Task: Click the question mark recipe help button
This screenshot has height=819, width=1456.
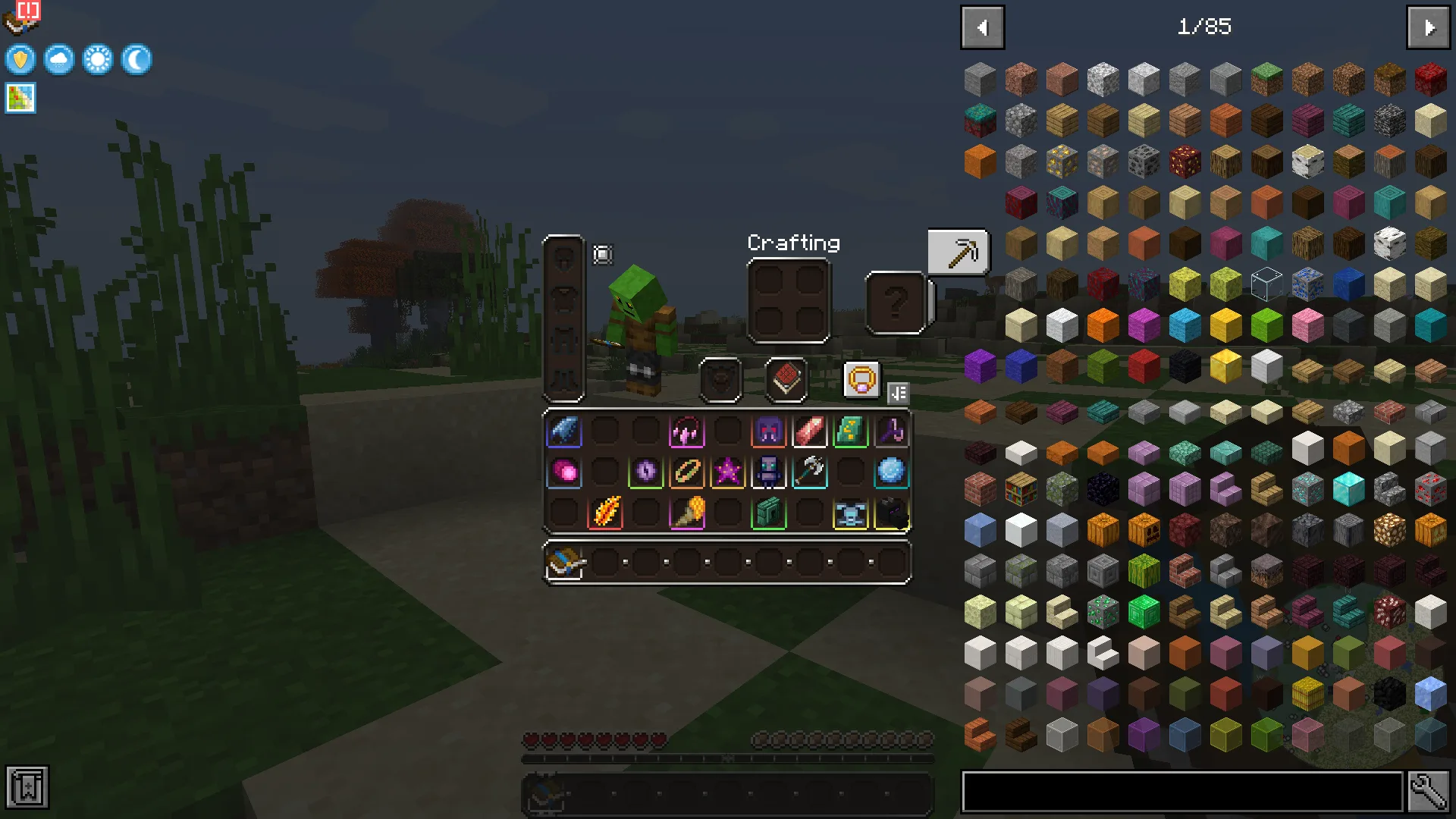Action: pyautogui.click(x=898, y=303)
